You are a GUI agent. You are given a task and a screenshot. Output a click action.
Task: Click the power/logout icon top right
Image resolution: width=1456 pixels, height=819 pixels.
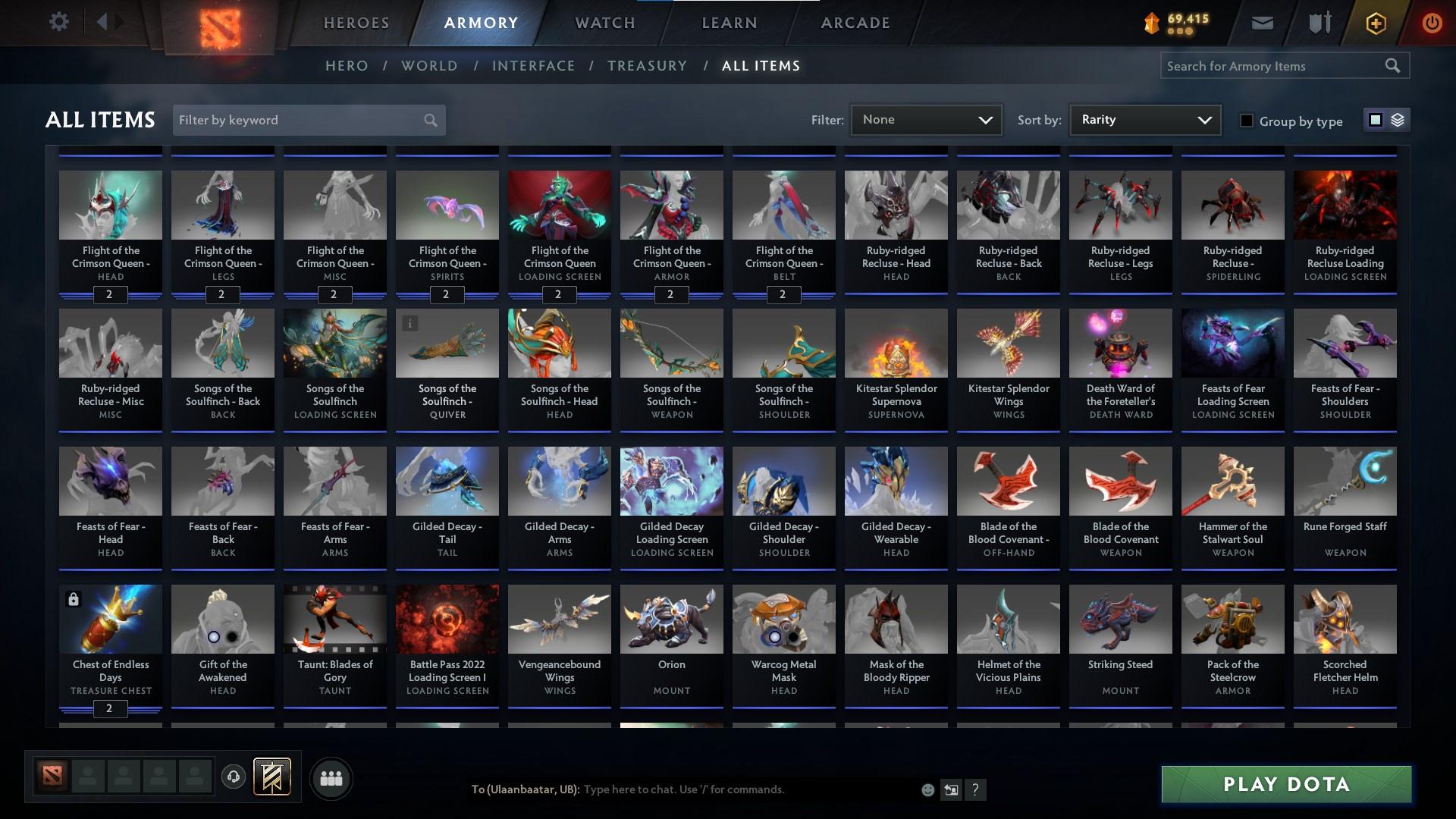[1432, 22]
